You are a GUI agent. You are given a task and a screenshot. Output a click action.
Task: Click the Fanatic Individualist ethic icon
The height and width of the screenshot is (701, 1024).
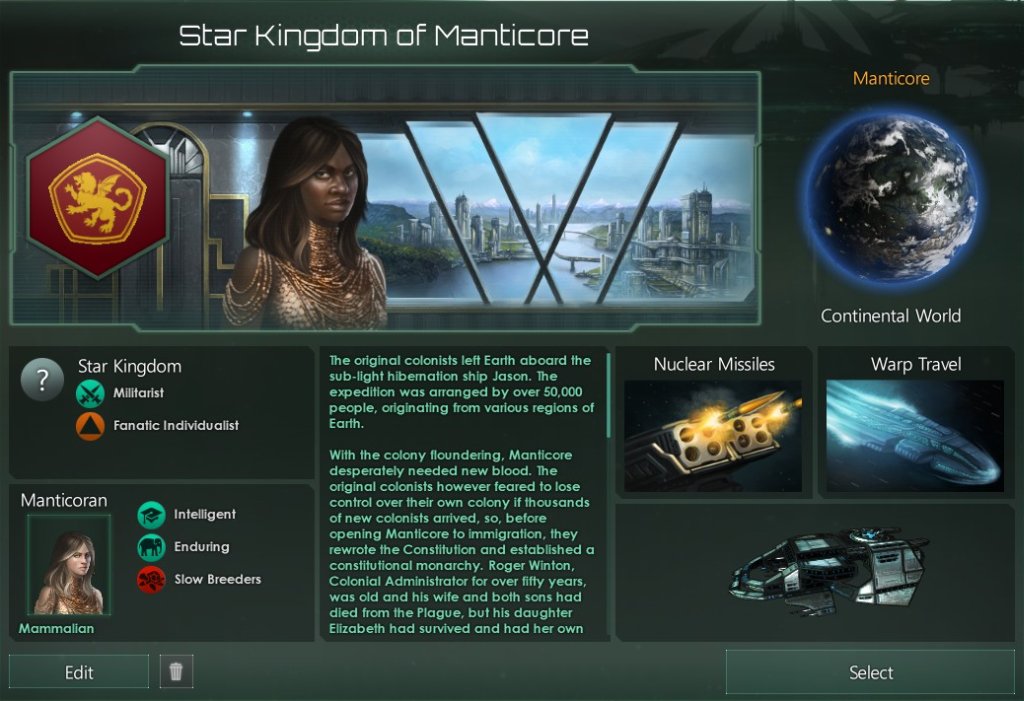[x=90, y=426]
